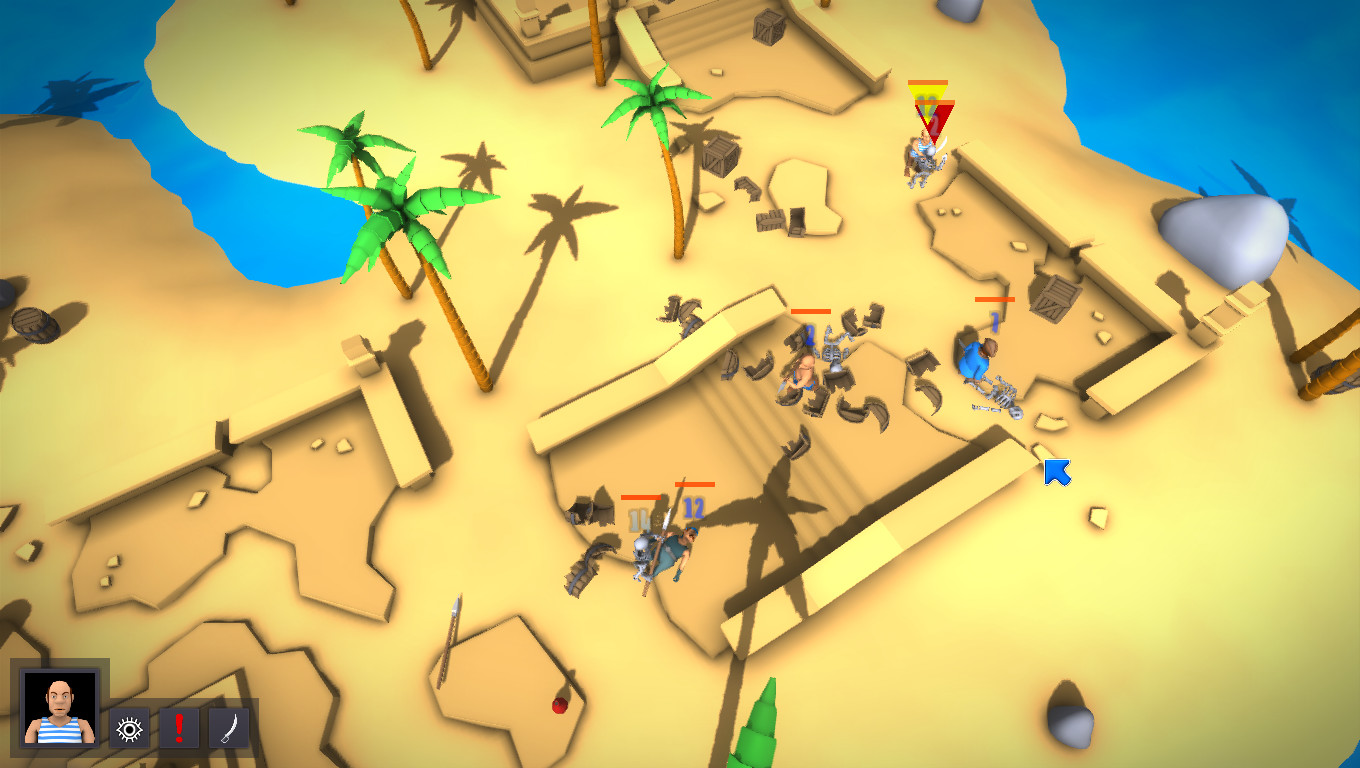Select the barrel at the far left edge
Image resolution: width=1360 pixels, height=768 pixels.
[35, 325]
